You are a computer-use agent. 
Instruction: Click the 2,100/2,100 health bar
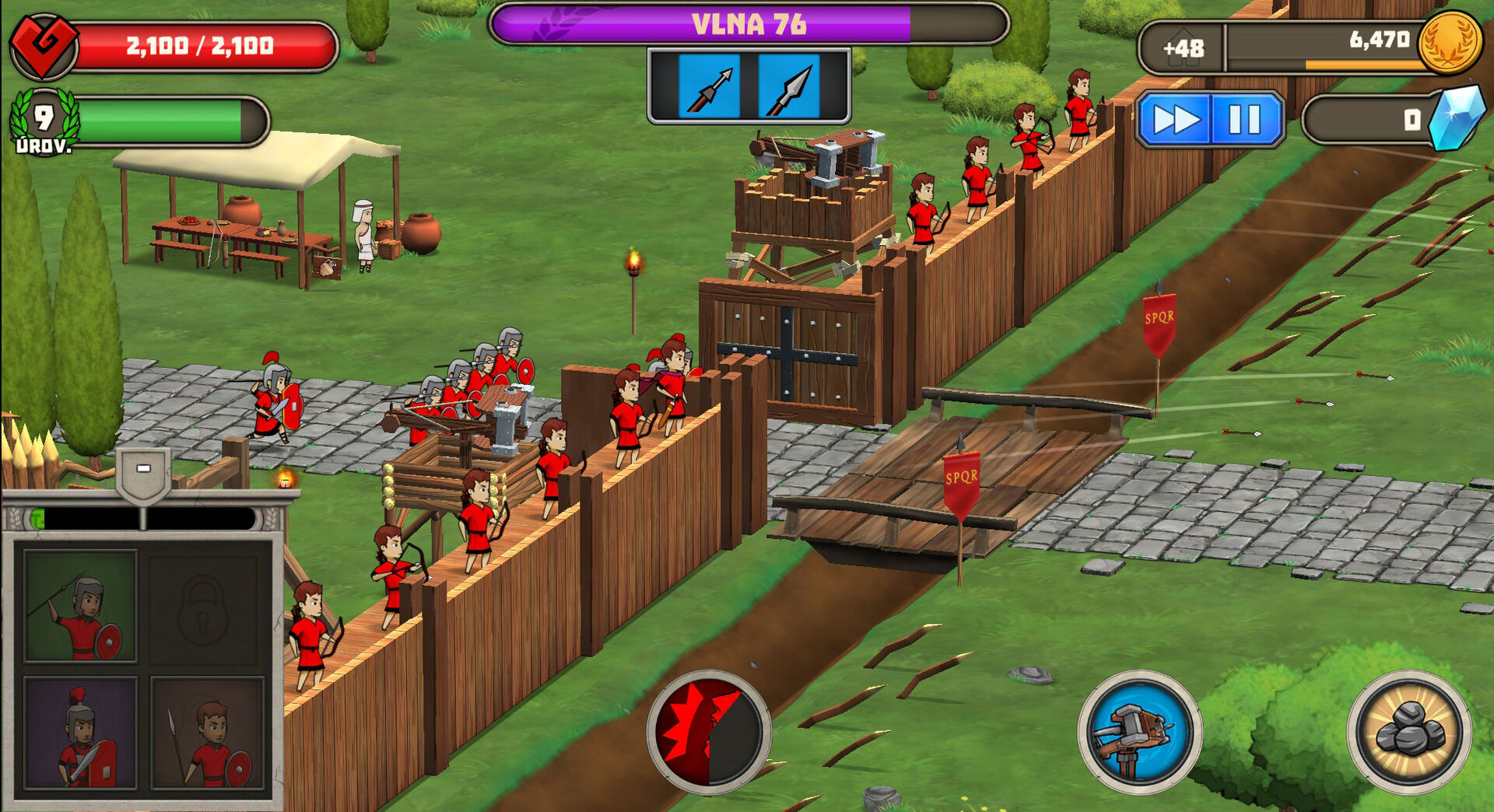coord(197,44)
